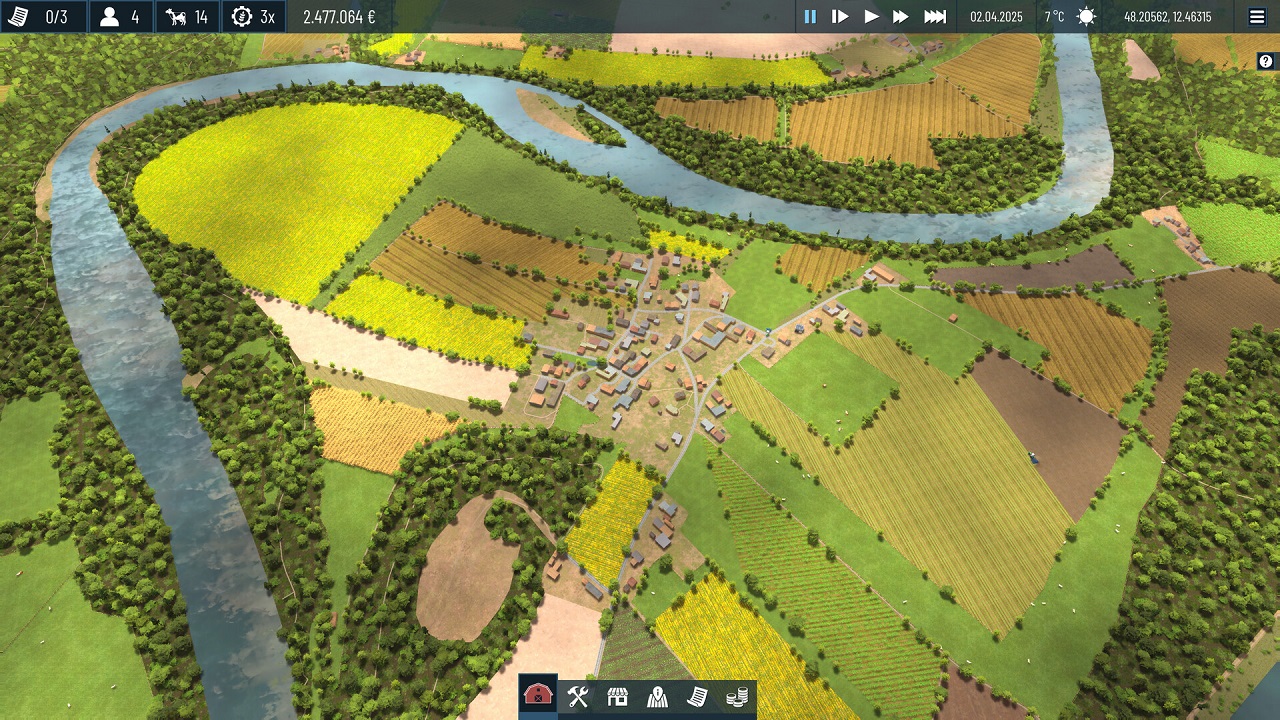Enable fast-forward game speed
This screenshot has width=1280, height=720.
pos(901,15)
